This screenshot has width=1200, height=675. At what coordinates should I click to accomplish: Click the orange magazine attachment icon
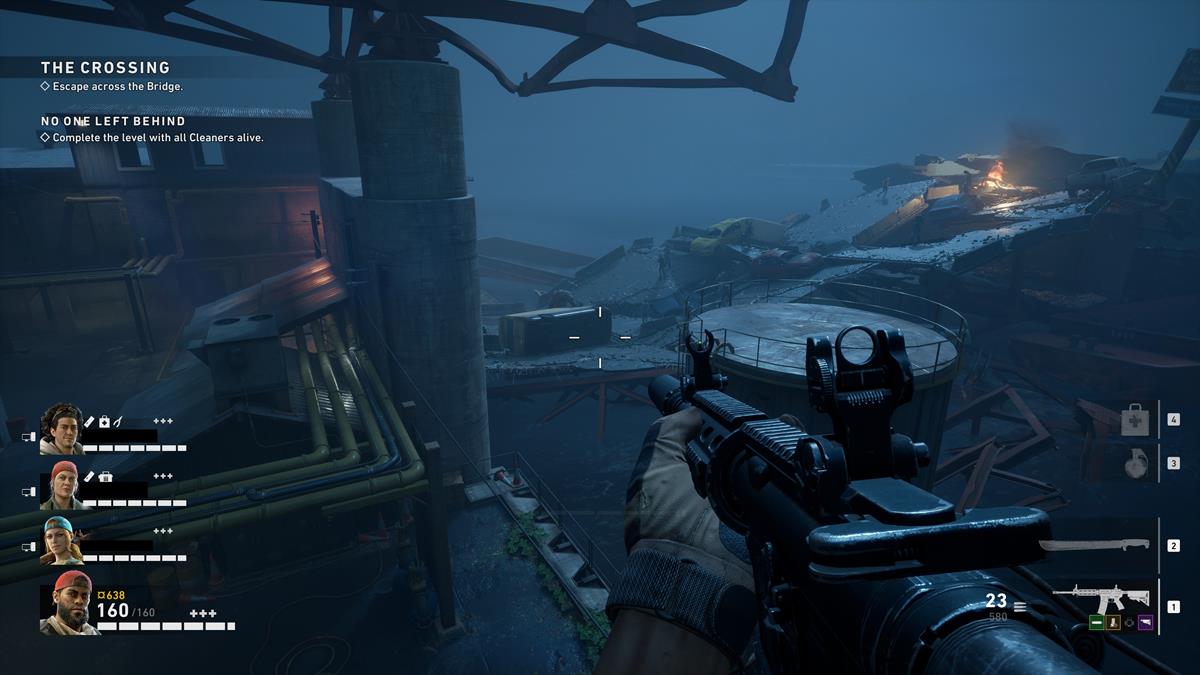pyautogui.click(x=1113, y=622)
